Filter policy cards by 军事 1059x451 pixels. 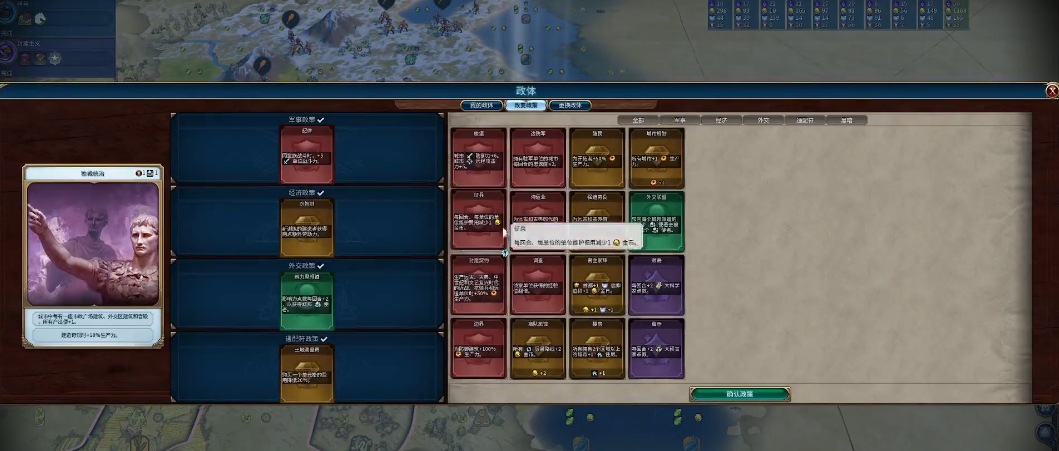coord(680,120)
